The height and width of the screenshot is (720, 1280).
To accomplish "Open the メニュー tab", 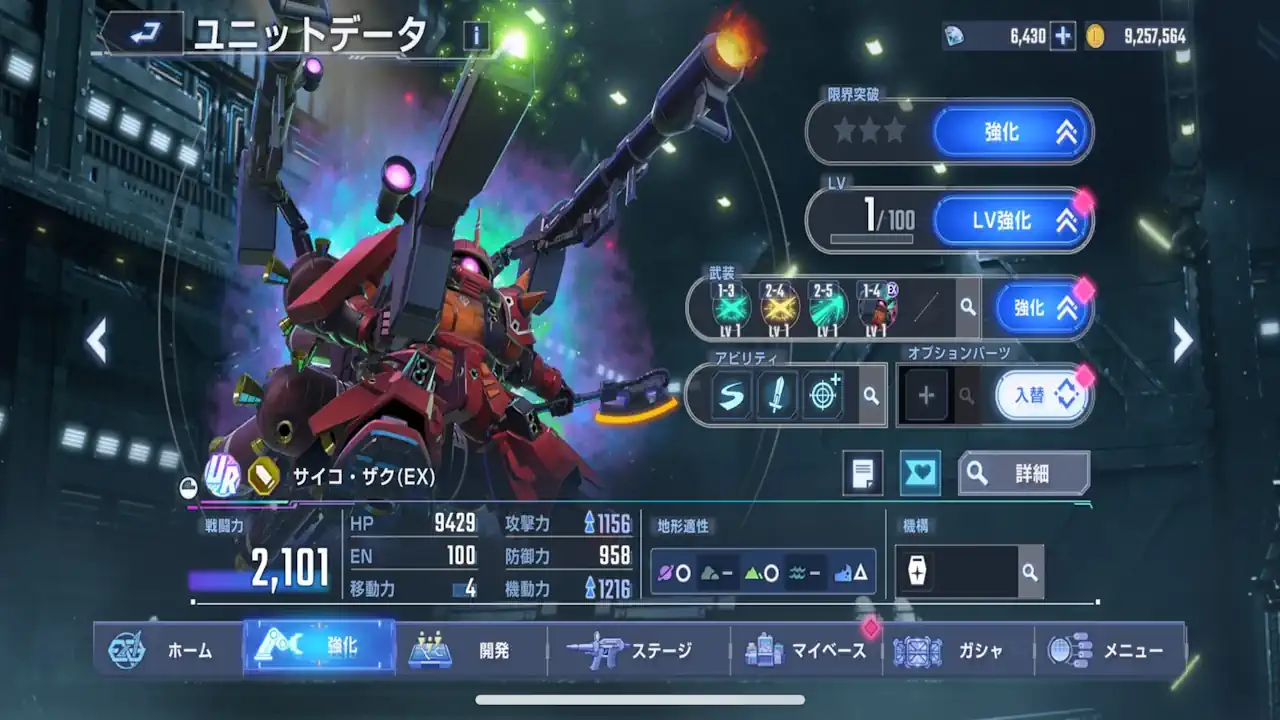I will [1110, 651].
